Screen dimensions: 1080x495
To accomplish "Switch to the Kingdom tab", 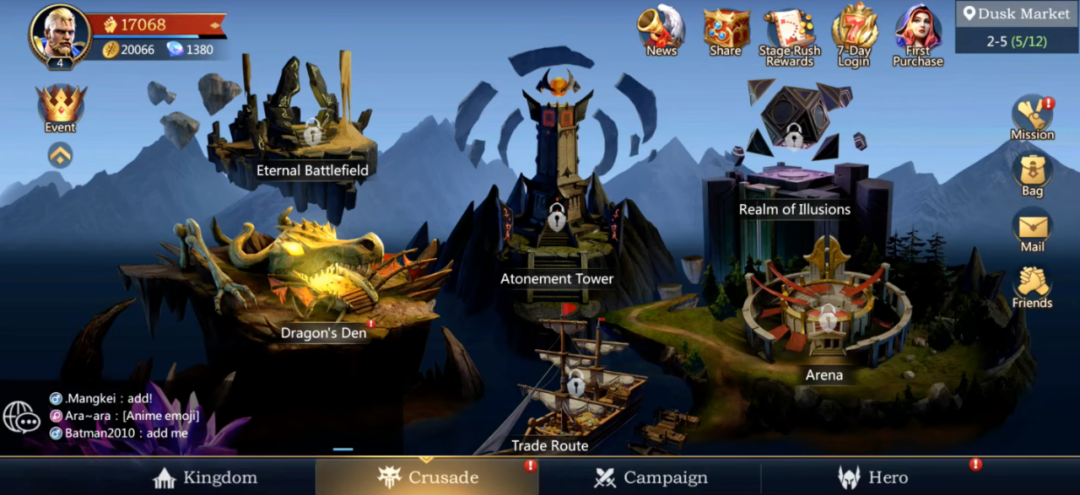I will (x=206, y=477).
